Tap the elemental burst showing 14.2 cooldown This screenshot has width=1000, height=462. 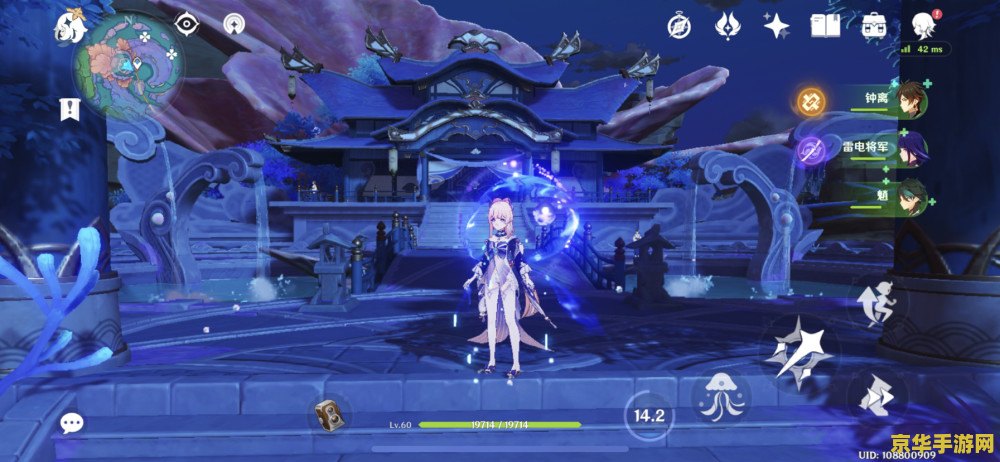point(650,412)
